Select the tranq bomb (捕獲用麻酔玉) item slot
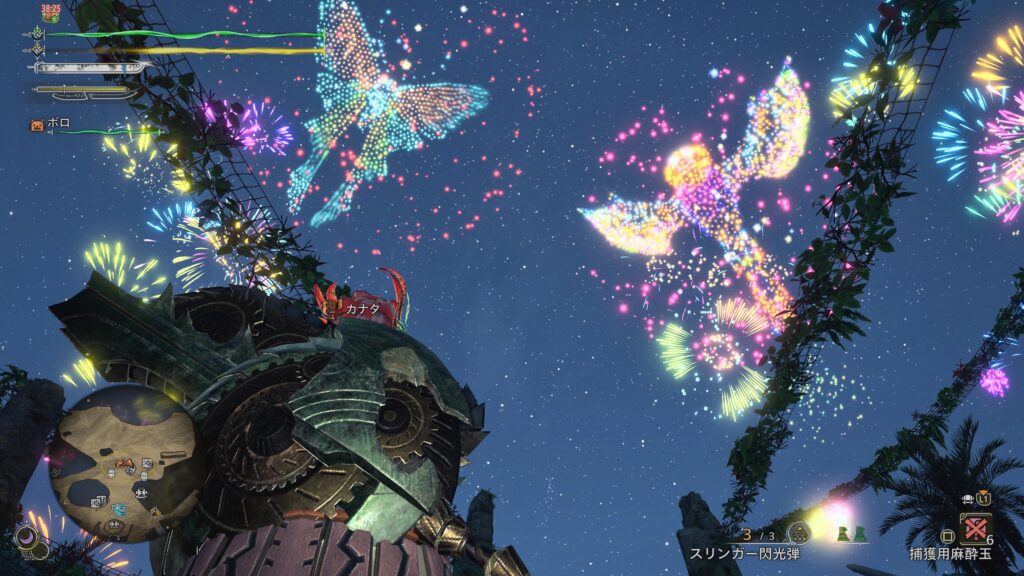 (x=975, y=528)
